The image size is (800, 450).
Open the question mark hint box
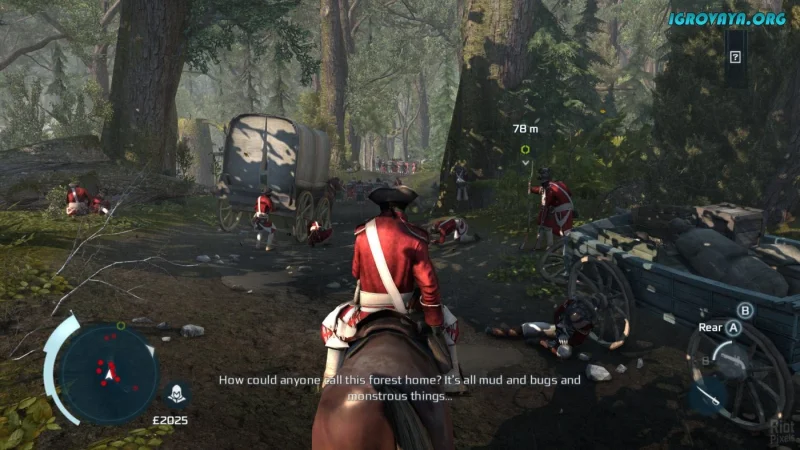coord(735,58)
